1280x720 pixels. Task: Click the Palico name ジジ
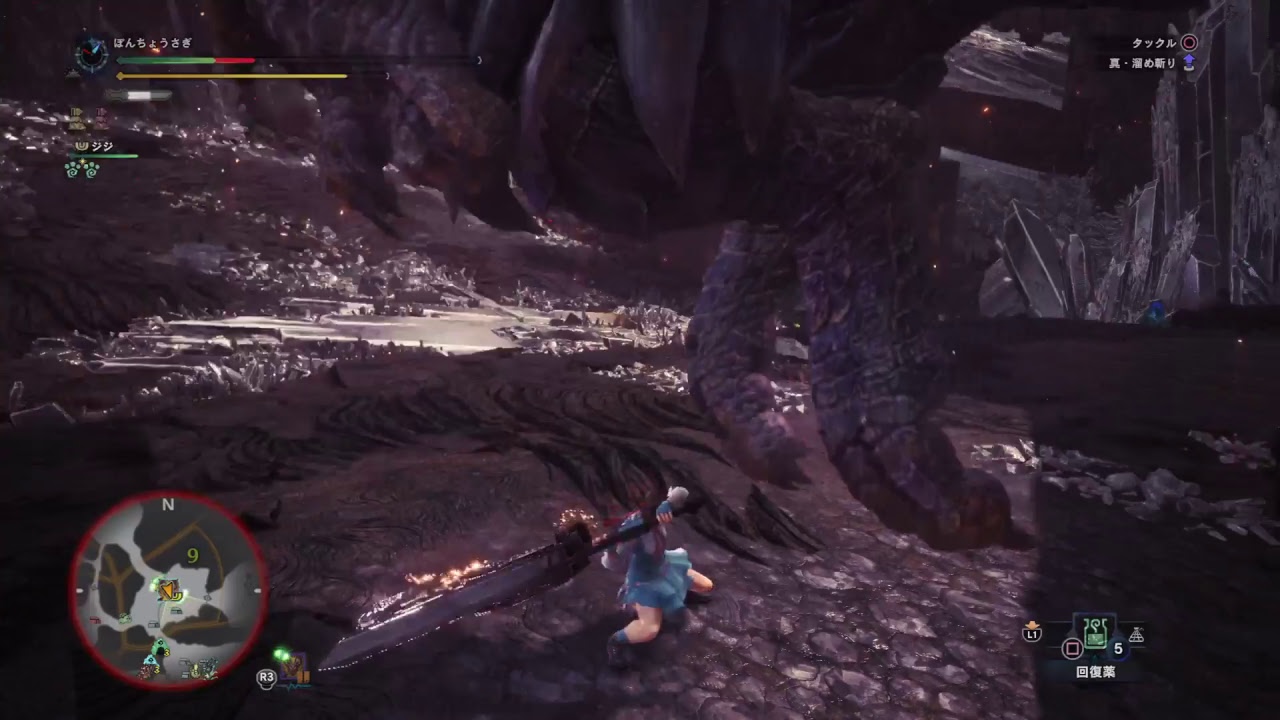pos(103,146)
